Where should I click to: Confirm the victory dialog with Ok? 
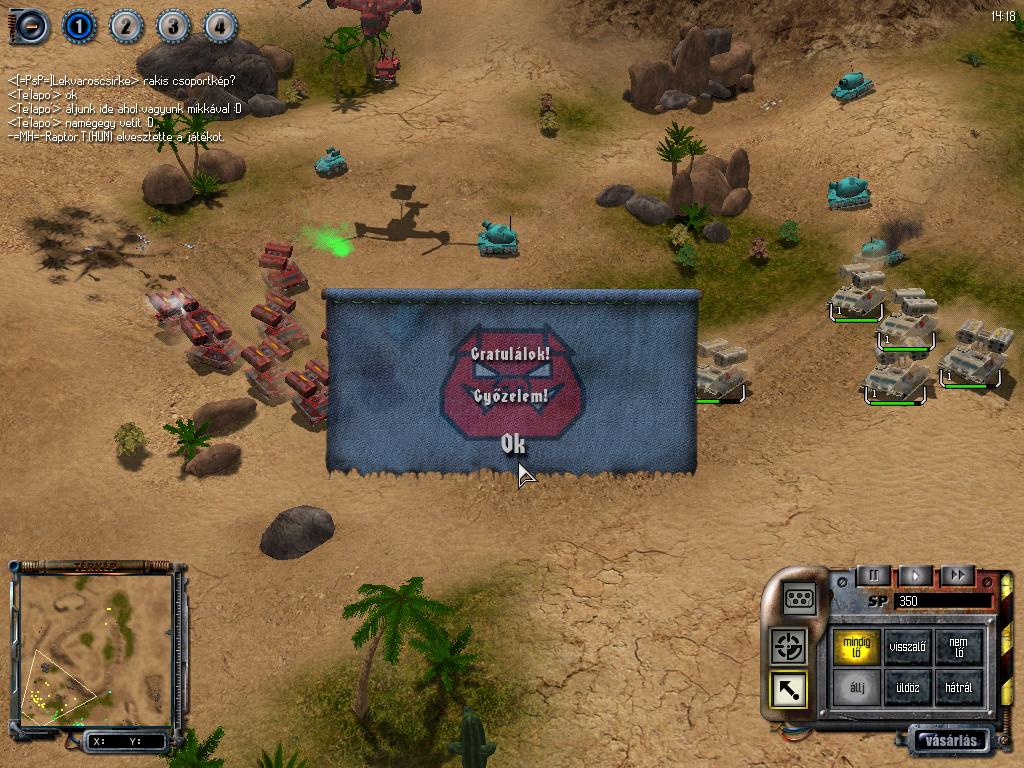point(513,445)
